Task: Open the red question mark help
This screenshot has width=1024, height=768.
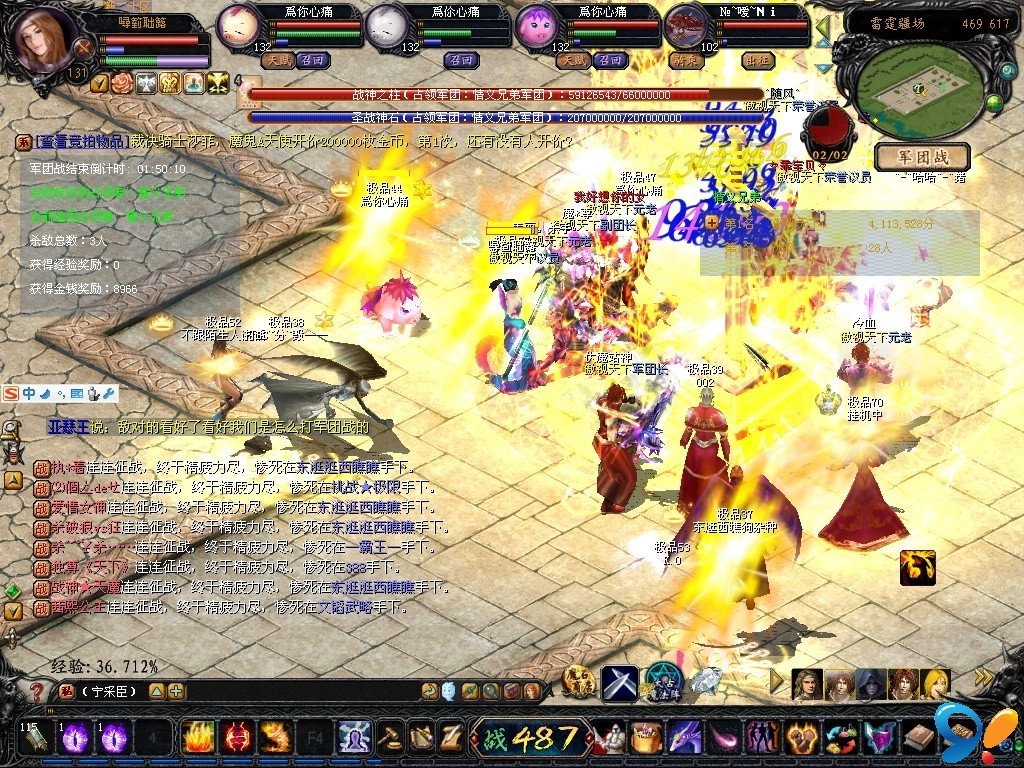Action: tap(37, 691)
